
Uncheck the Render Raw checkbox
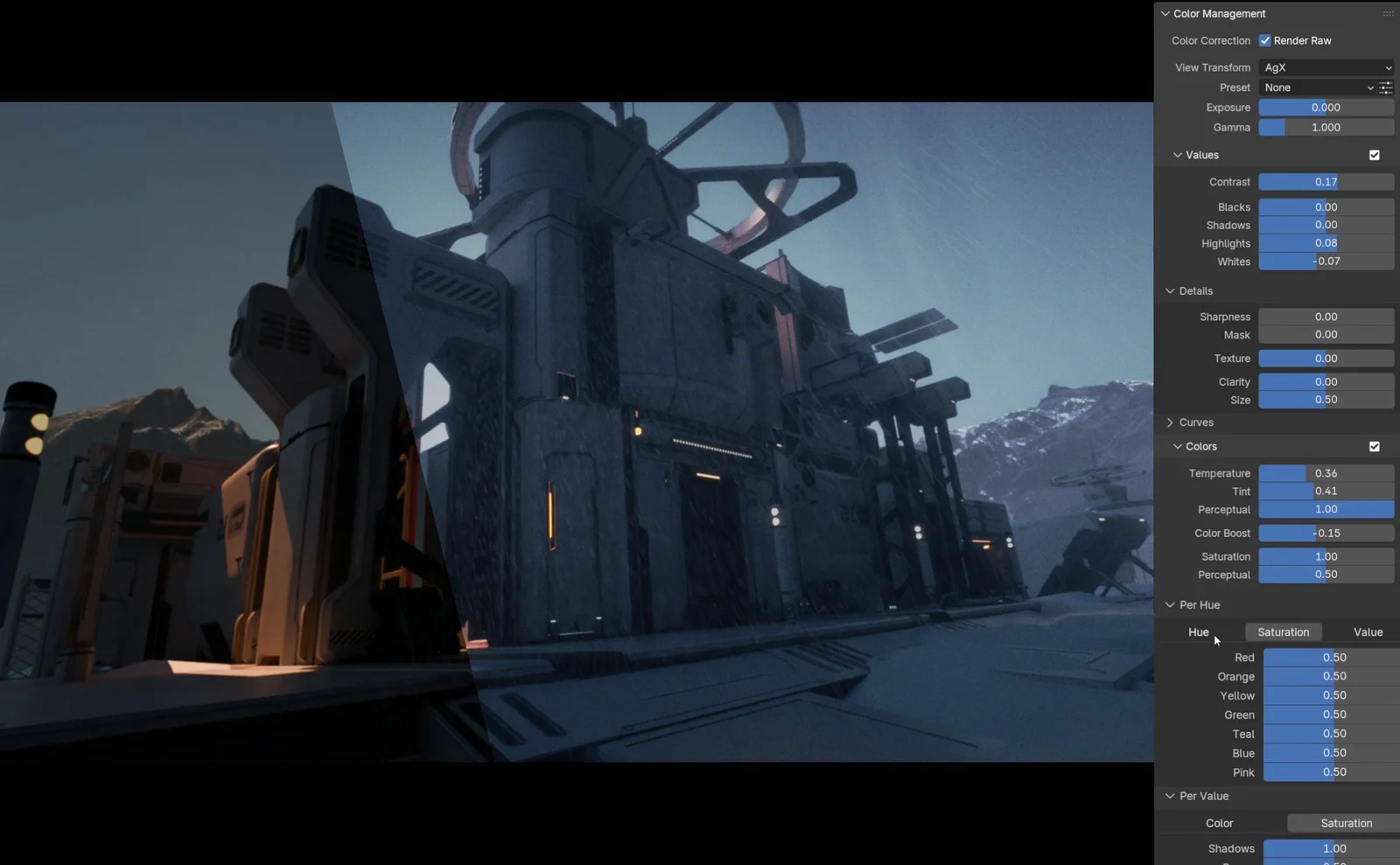[x=1264, y=40]
